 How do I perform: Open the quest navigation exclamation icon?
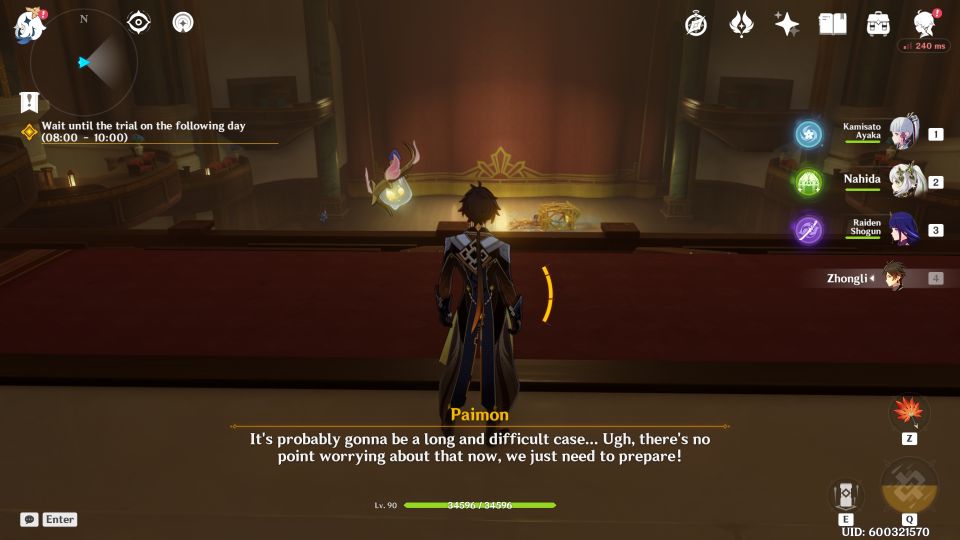click(x=28, y=102)
